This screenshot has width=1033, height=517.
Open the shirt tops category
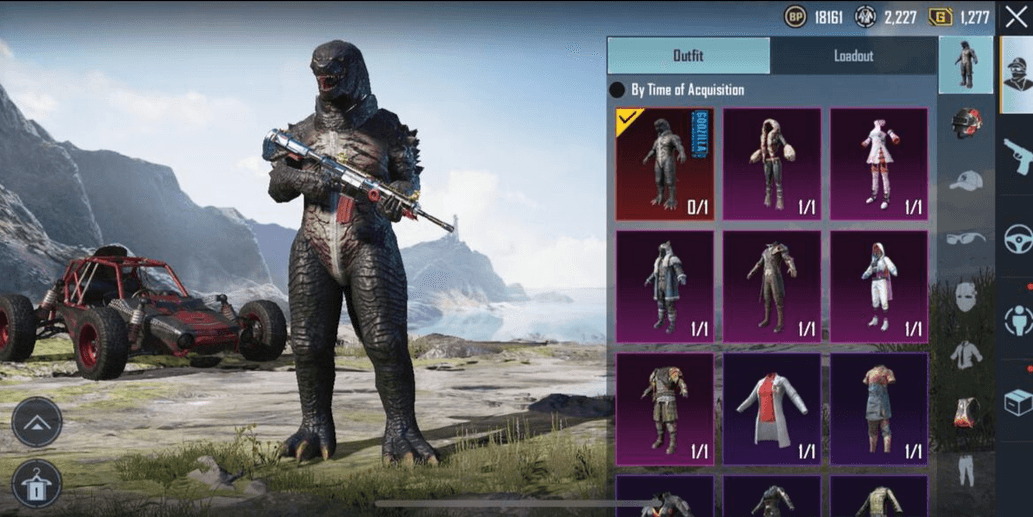pos(965,353)
